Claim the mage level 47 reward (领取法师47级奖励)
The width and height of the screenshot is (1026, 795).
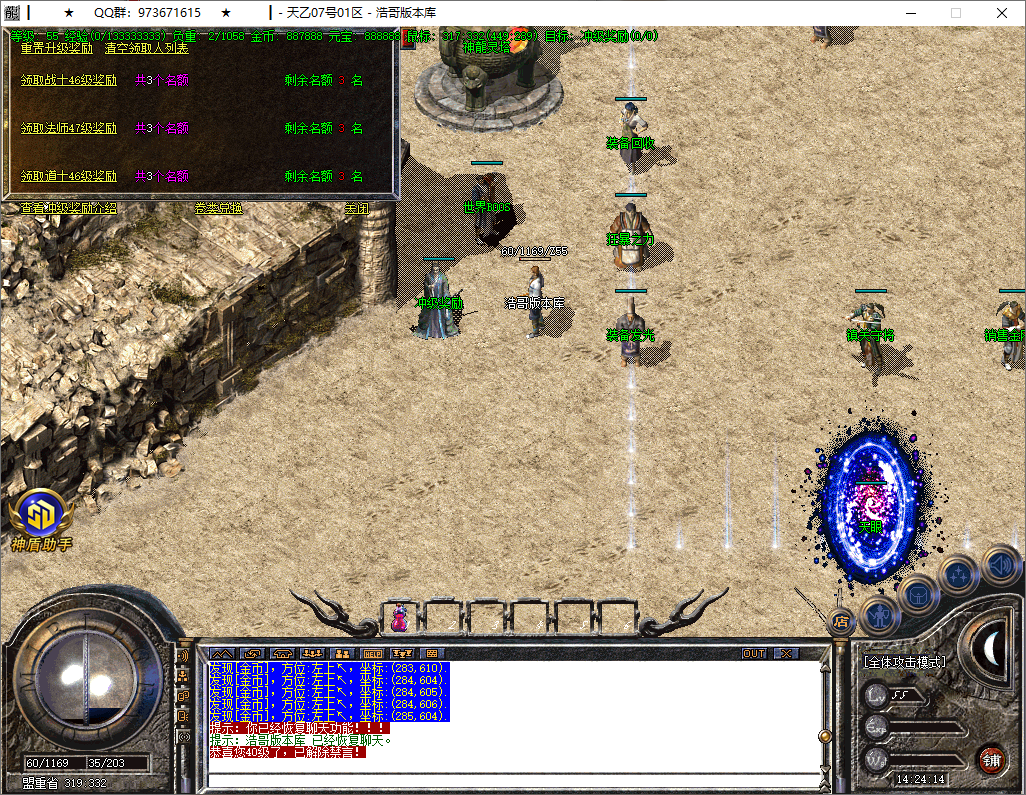(x=69, y=128)
